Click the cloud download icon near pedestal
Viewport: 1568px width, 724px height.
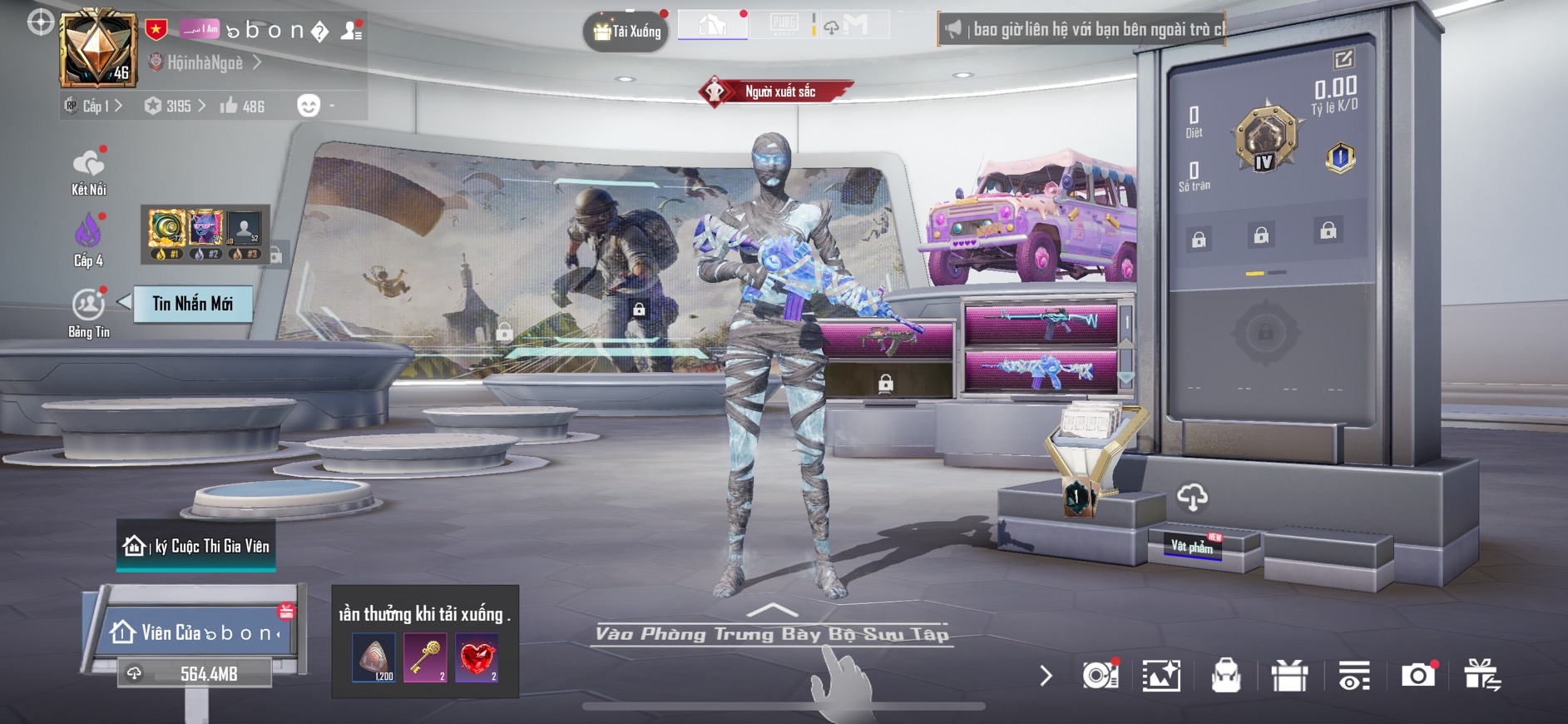click(1192, 498)
